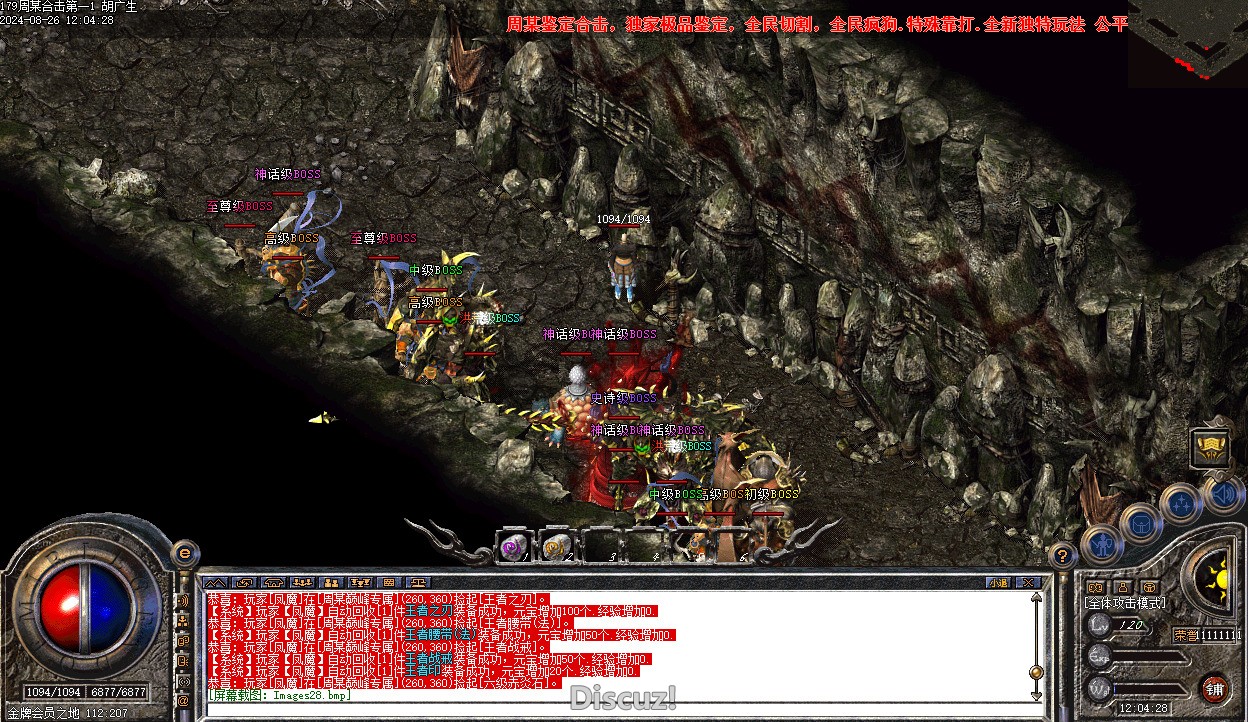This screenshot has height=722, width=1248.
Task: Open help with the question mark button
Action: 1064,556
